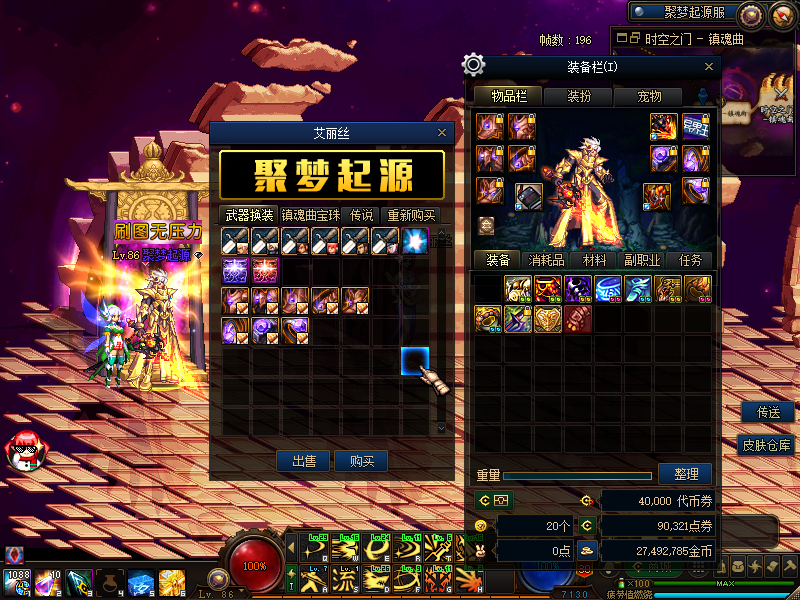Select the red fist glove inventory item
800x600 pixels.
coord(578,319)
